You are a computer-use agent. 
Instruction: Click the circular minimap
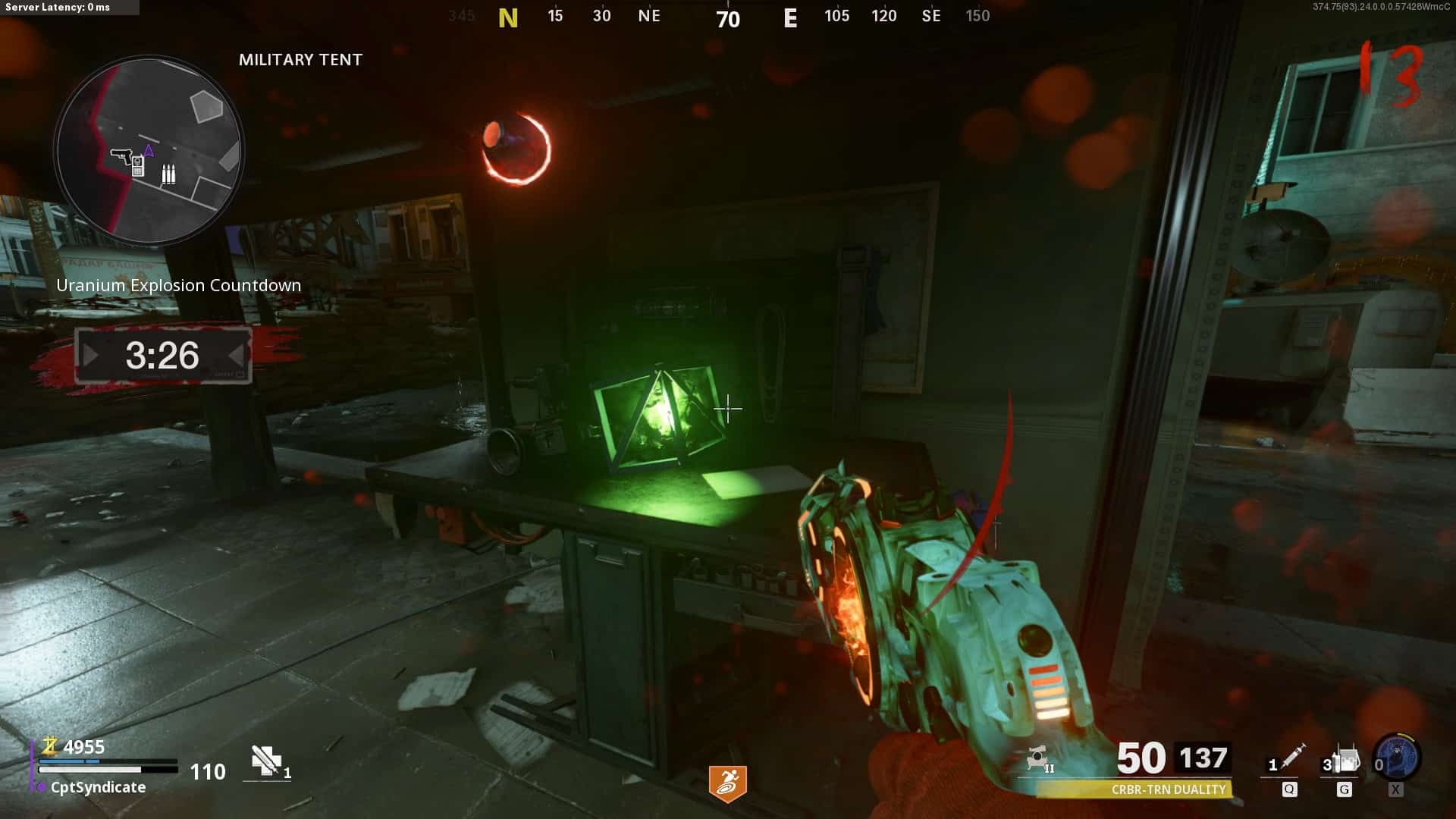tap(149, 150)
